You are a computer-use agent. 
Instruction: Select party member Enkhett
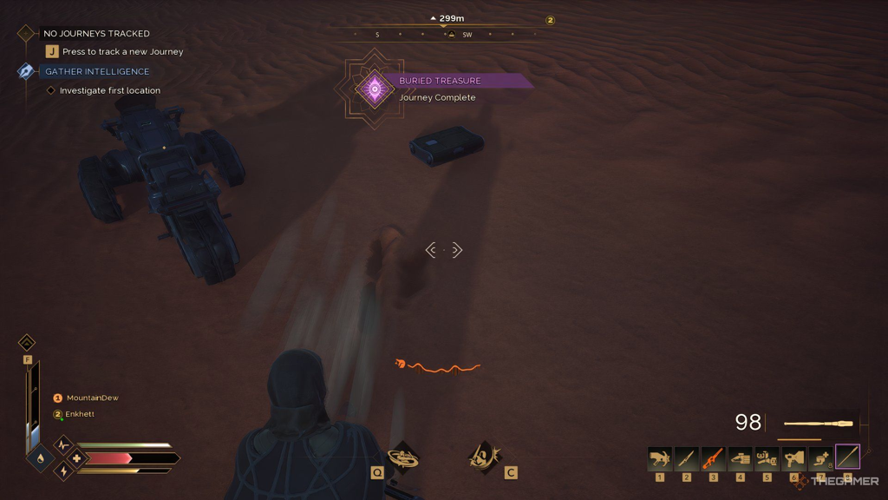(80, 414)
